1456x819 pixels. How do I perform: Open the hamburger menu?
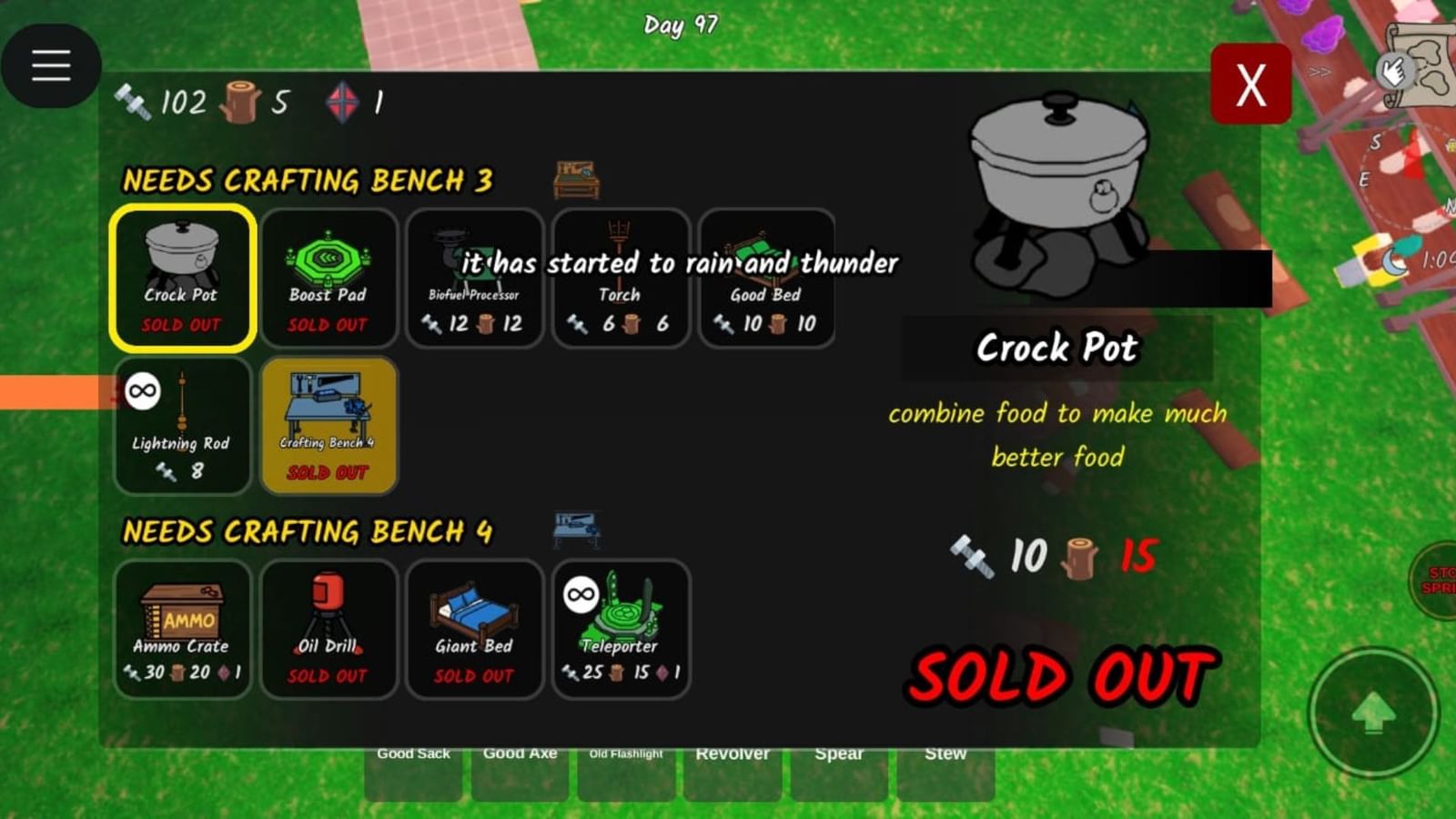pyautogui.click(x=51, y=65)
